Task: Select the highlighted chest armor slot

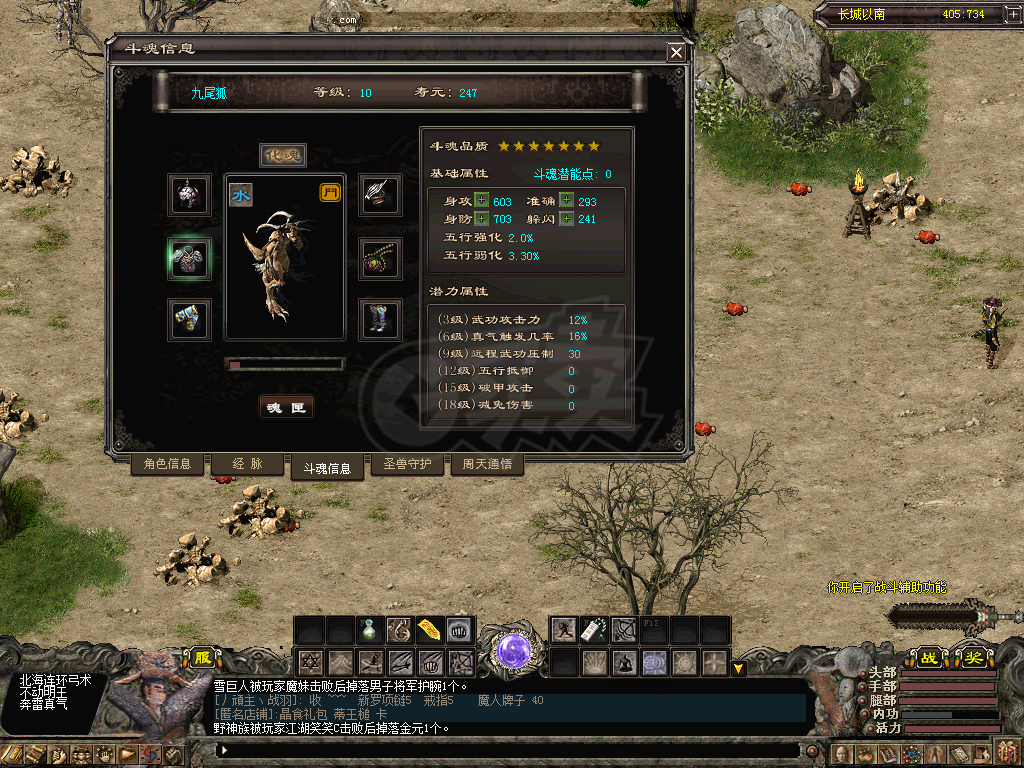Action: point(189,259)
